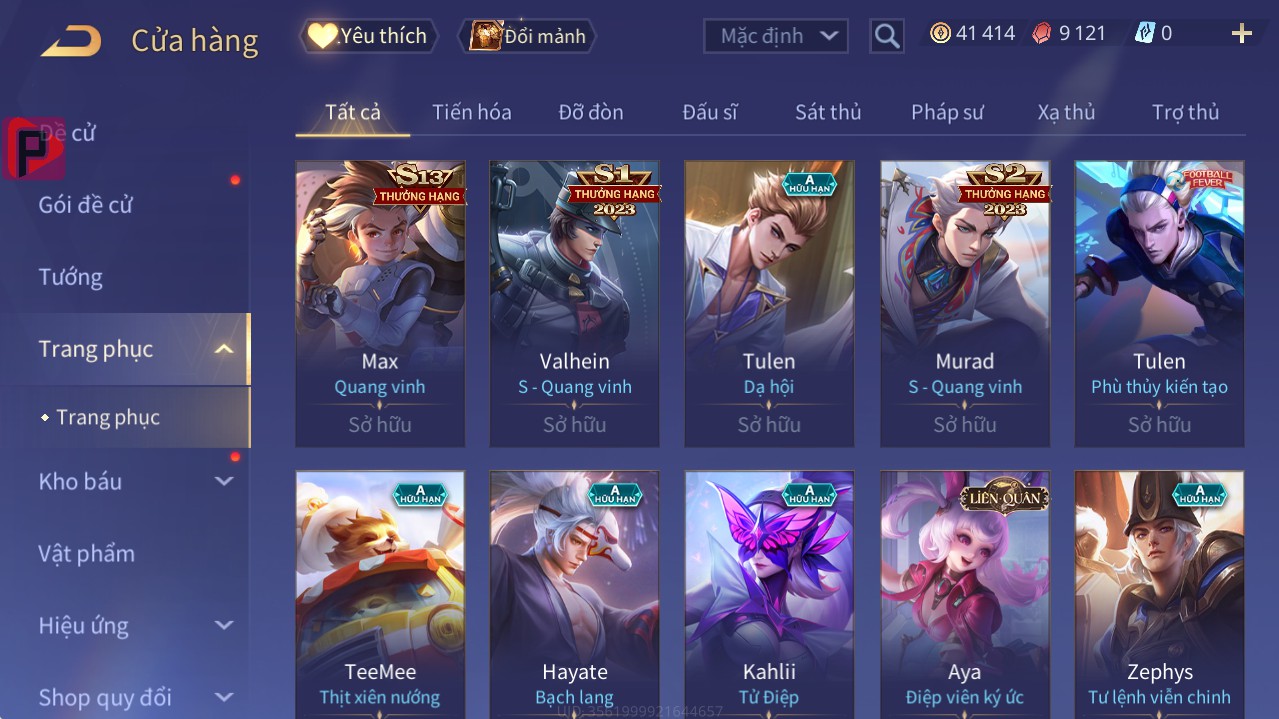This screenshot has width=1279, height=719.
Task: Switch to the Tiến hóa tab
Action: click(471, 112)
